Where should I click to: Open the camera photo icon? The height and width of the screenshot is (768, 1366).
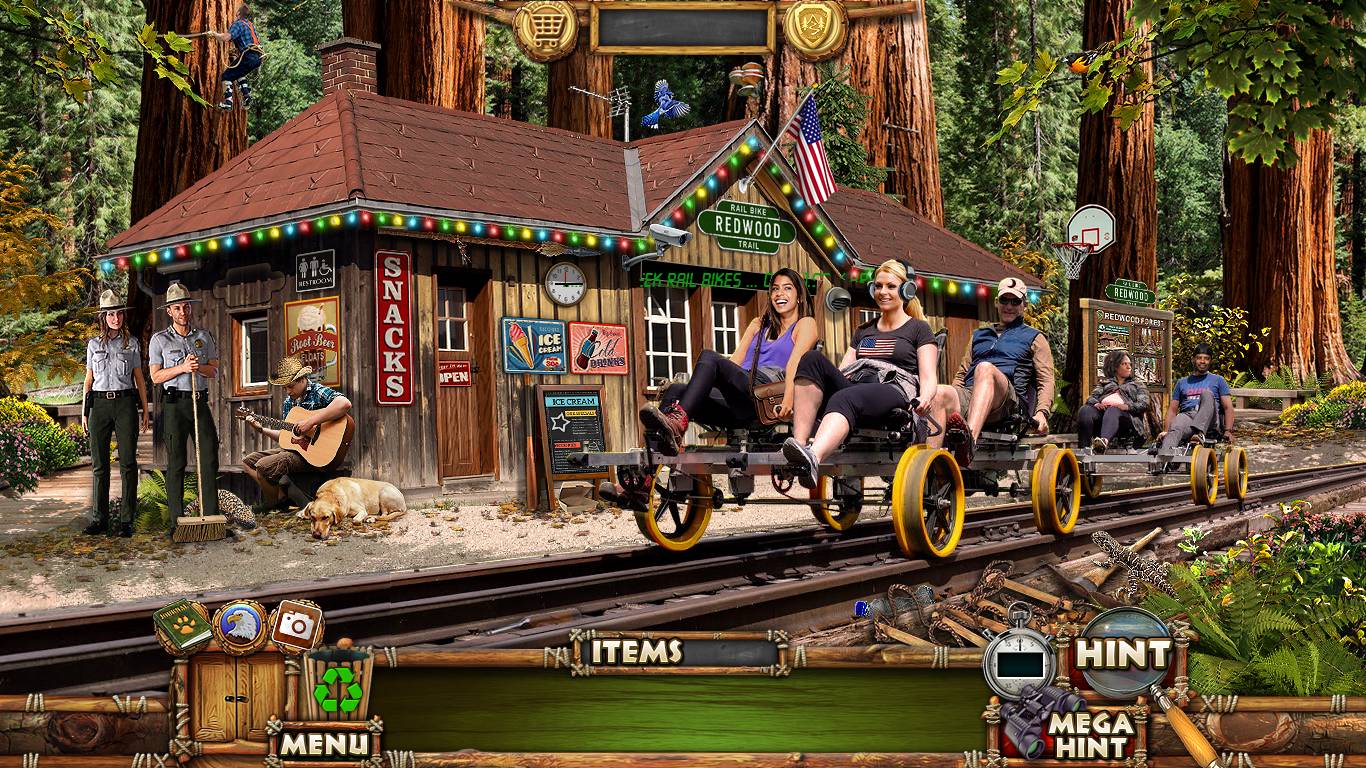coord(296,625)
